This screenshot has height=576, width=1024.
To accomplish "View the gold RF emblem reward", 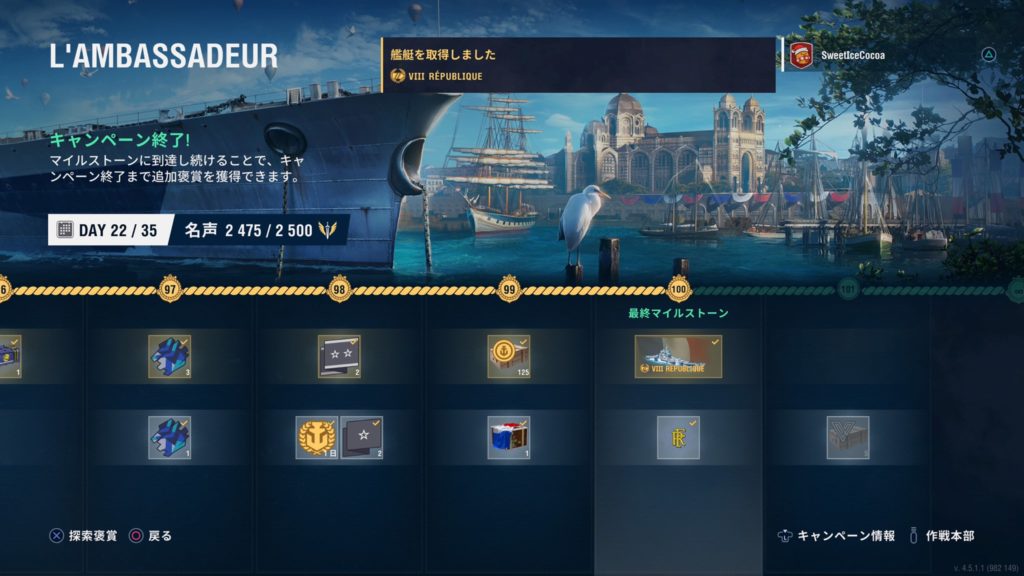I will click(678, 437).
